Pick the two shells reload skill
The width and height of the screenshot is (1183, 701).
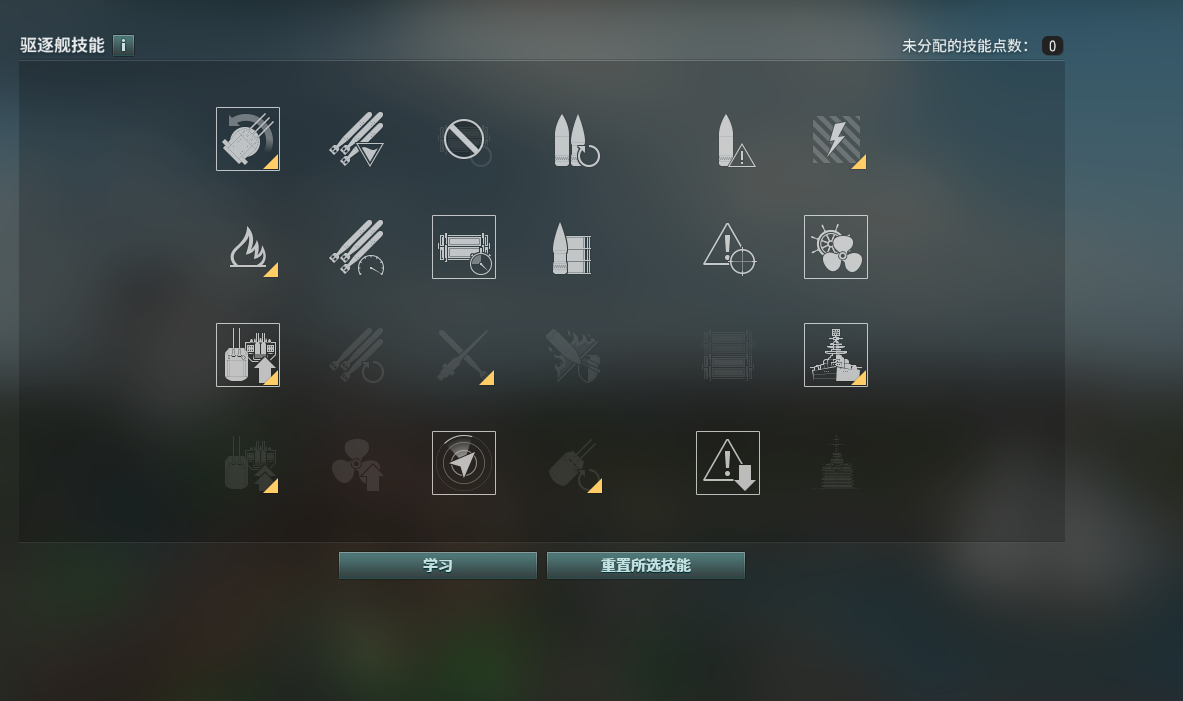click(572, 139)
